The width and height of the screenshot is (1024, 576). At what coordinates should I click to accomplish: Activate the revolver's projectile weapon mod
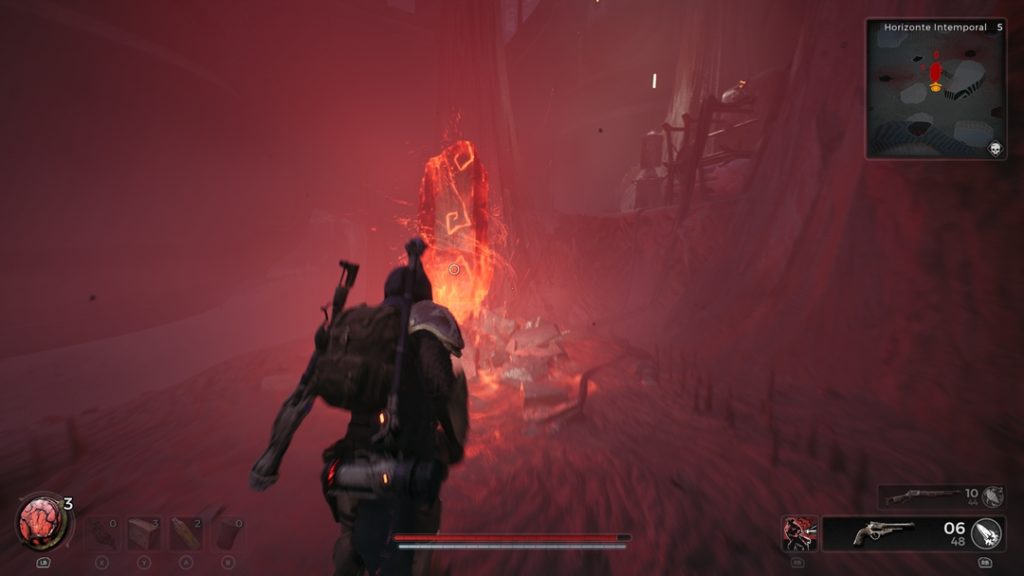coord(988,533)
